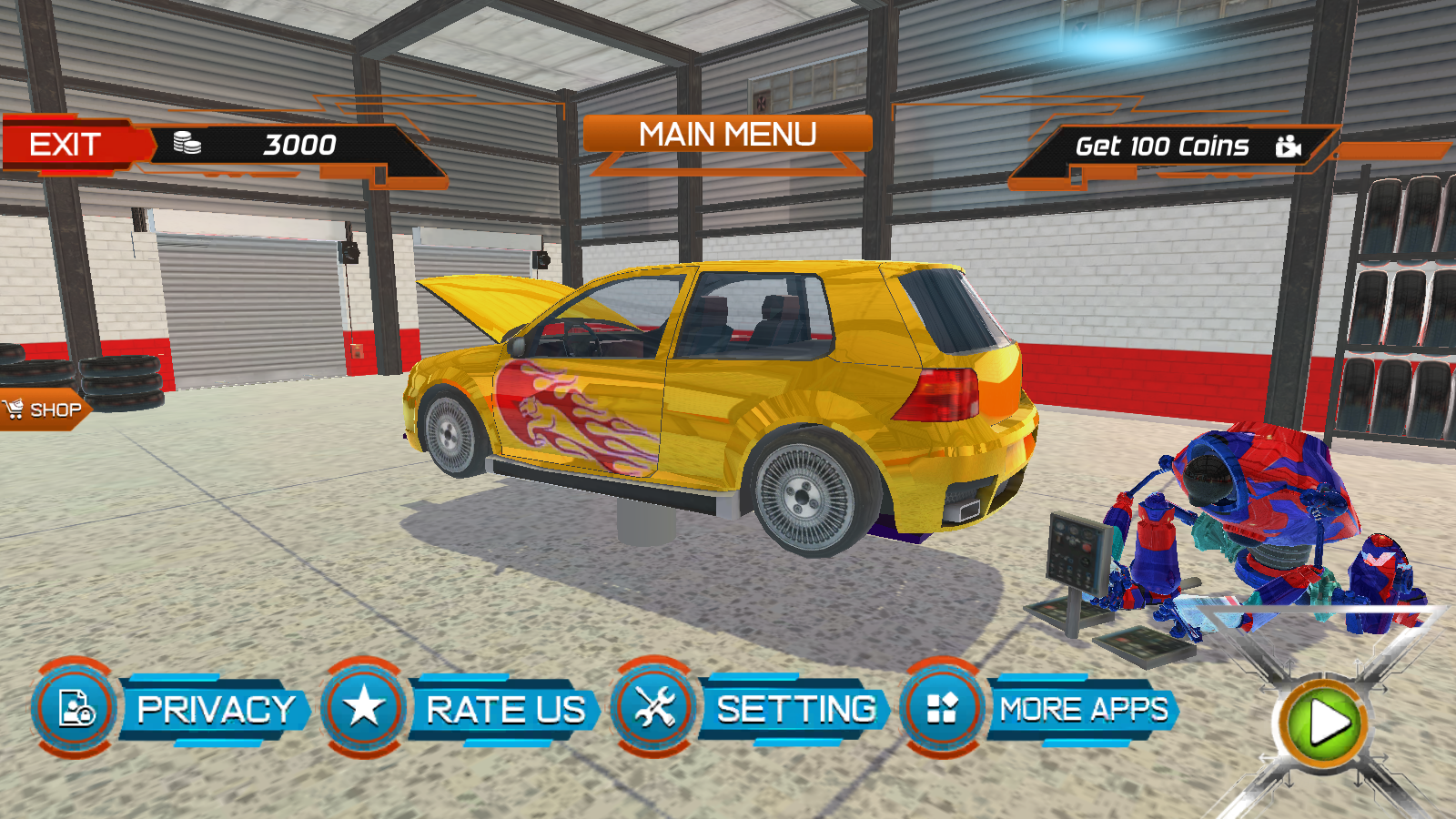Show MORE APPS list
Image resolution: width=1456 pixels, height=819 pixels.
1083,710
